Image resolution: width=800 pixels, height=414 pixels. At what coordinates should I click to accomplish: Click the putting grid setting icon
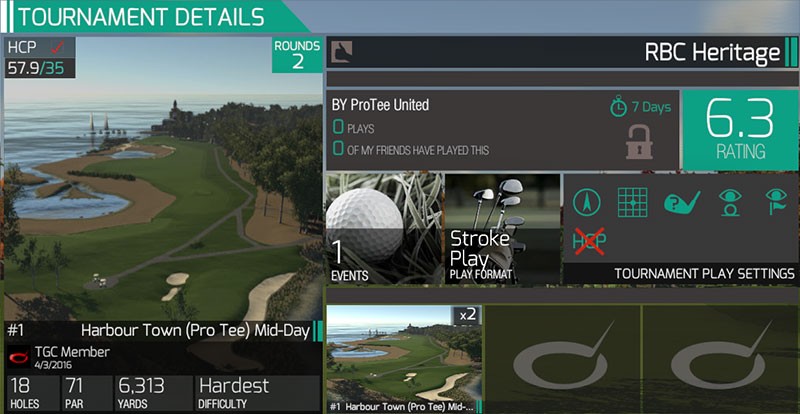pyautogui.click(x=632, y=203)
